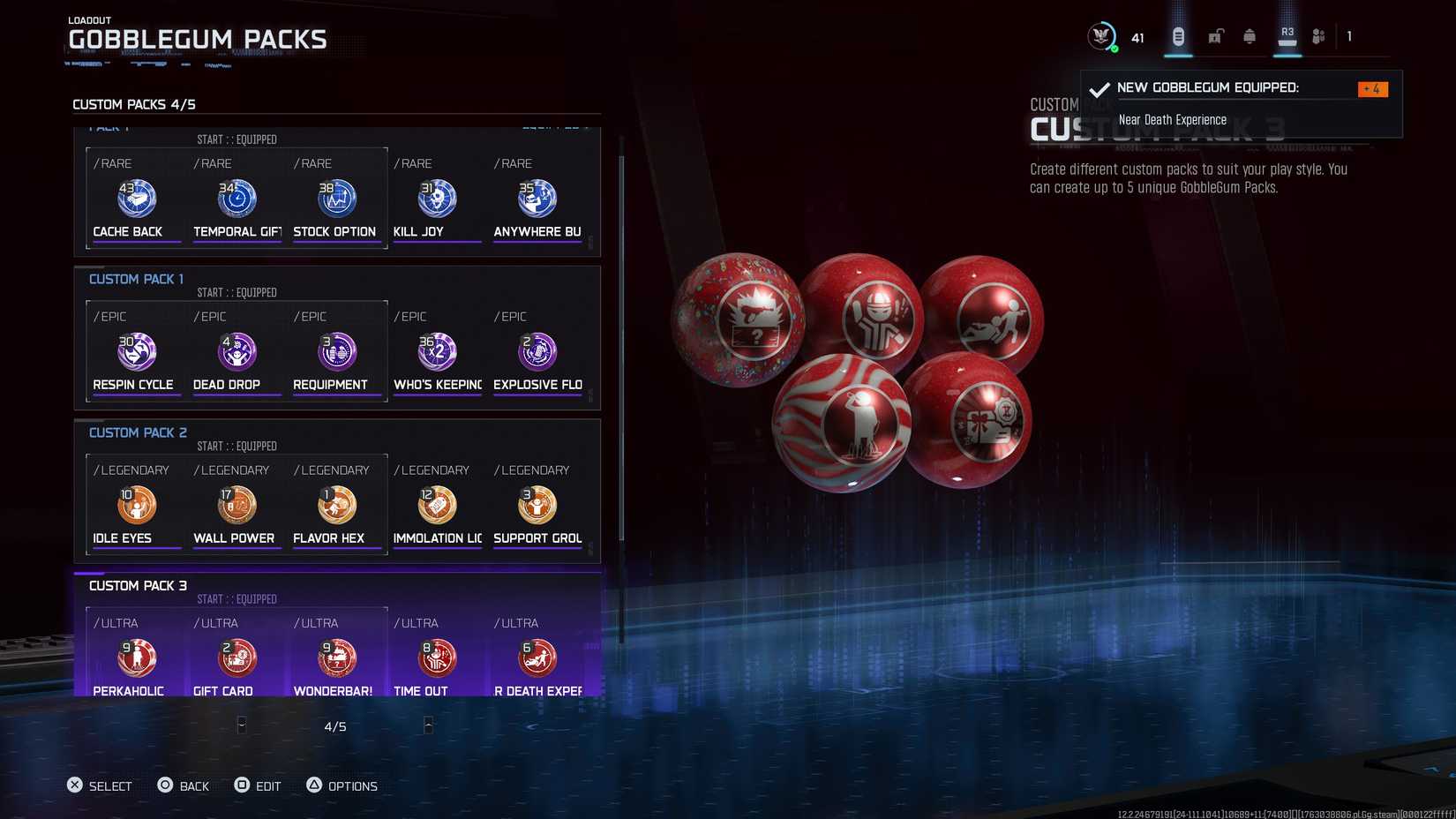Select the Dead Drop gobblegum
Image resolution: width=1456 pixels, height=819 pixels.
[236, 351]
